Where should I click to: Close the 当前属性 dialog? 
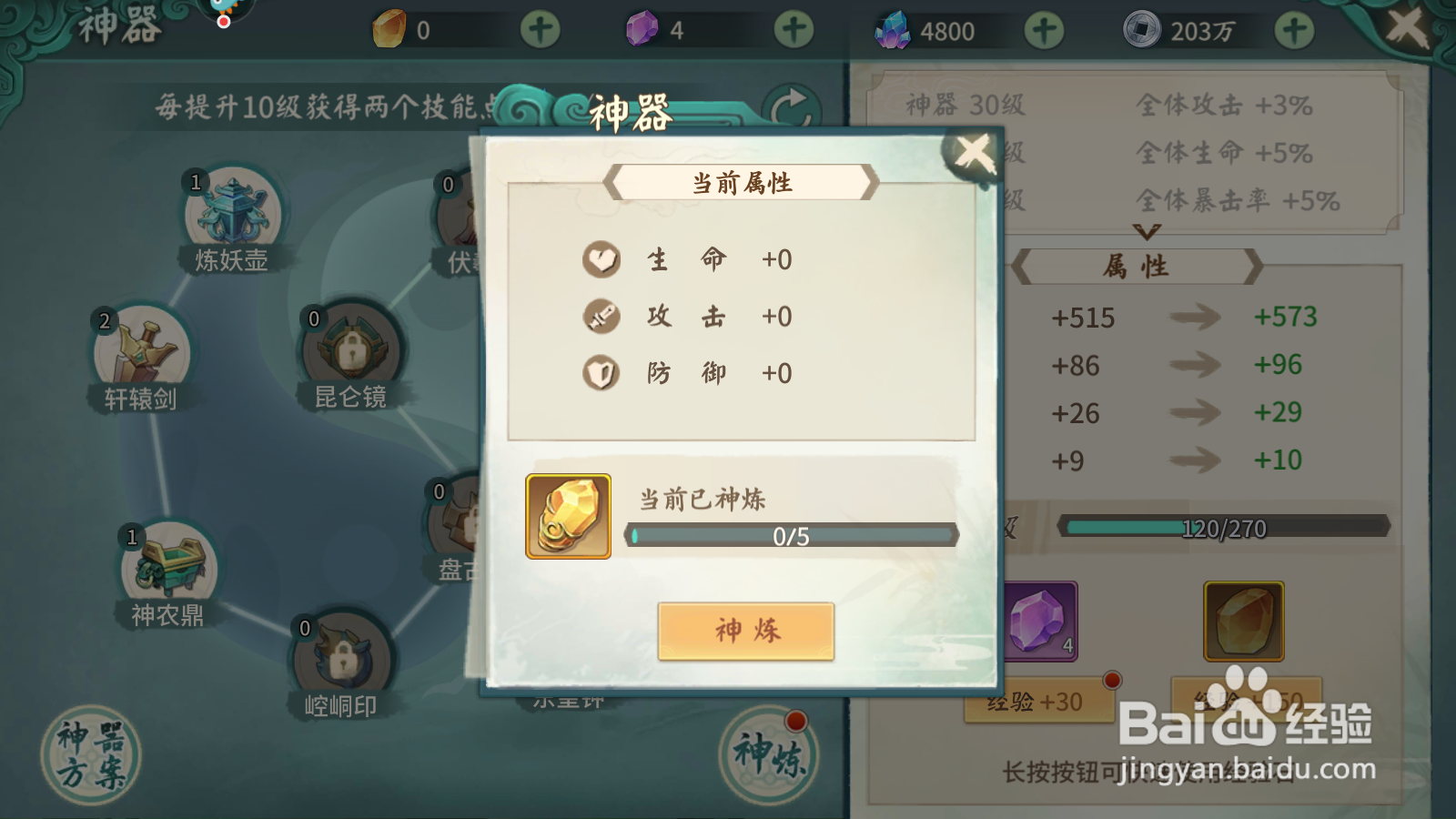click(x=974, y=152)
